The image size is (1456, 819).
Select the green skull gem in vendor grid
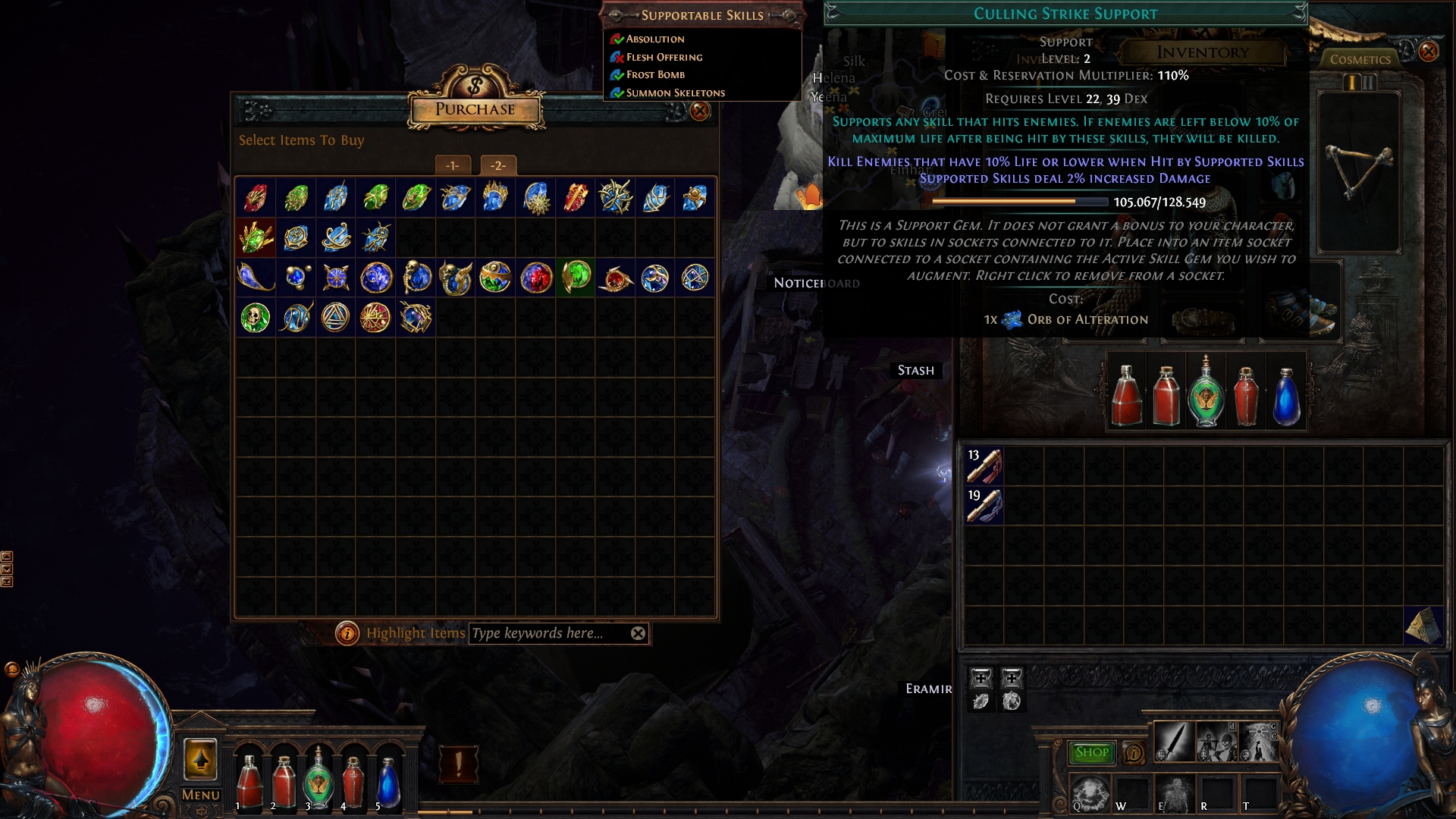(x=256, y=318)
